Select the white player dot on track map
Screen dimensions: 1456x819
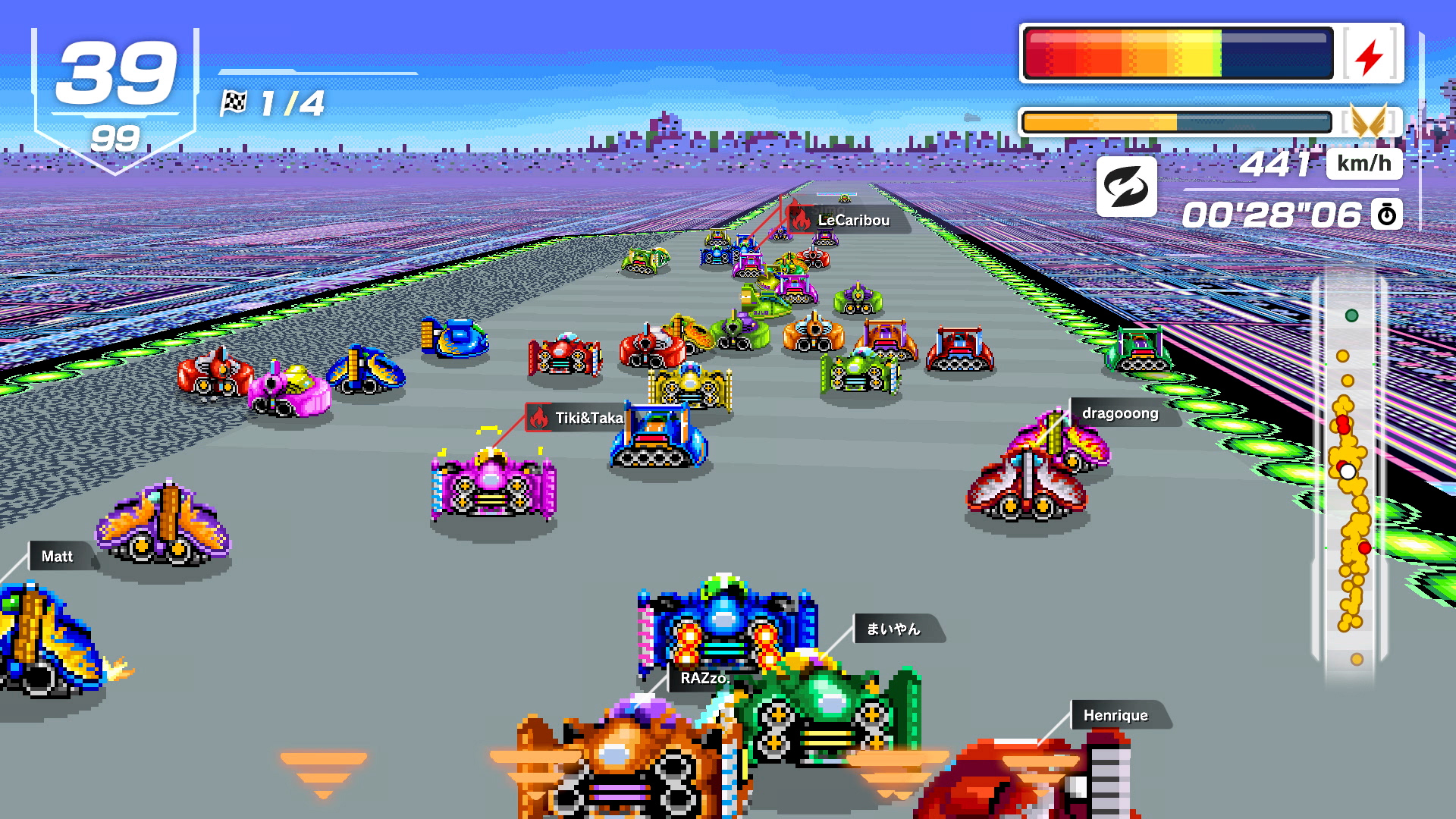pos(1348,472)
